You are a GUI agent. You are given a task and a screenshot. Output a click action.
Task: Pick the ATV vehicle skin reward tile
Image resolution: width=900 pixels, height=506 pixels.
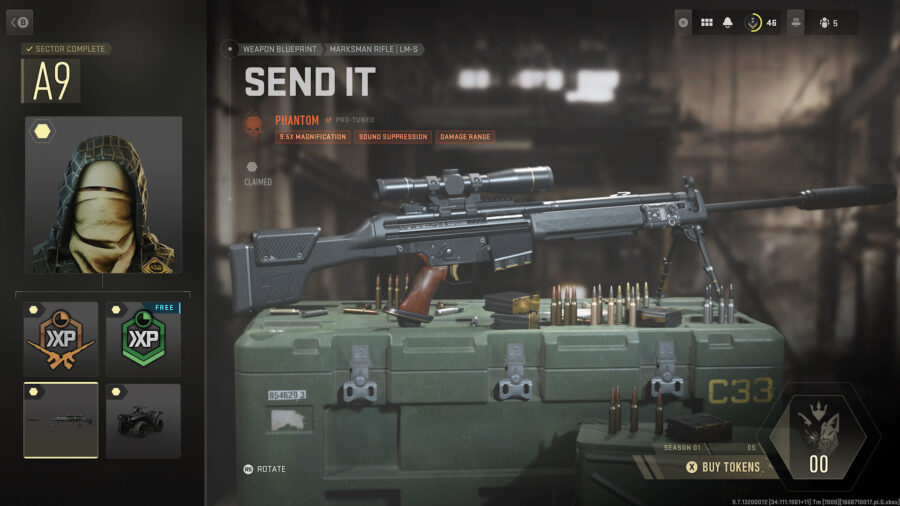pos(144,420)
